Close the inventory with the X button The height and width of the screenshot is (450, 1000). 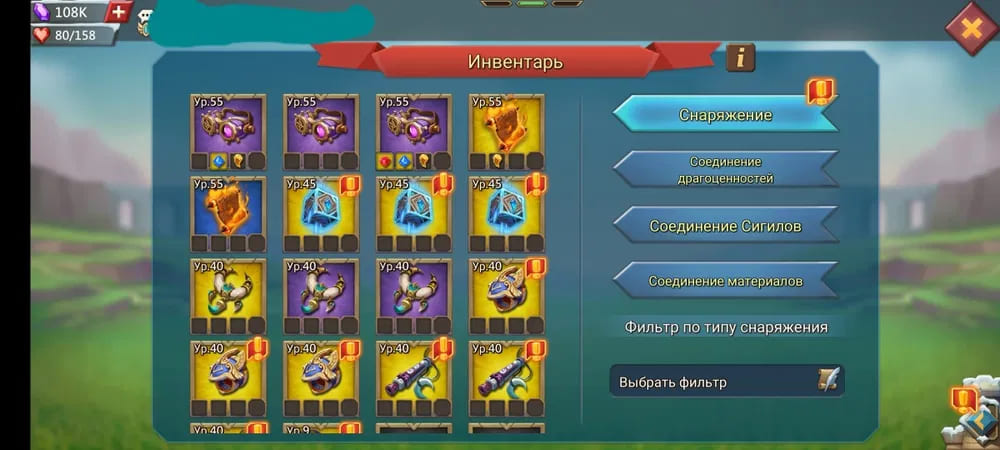pyautogui.click(x=970, y=27)
